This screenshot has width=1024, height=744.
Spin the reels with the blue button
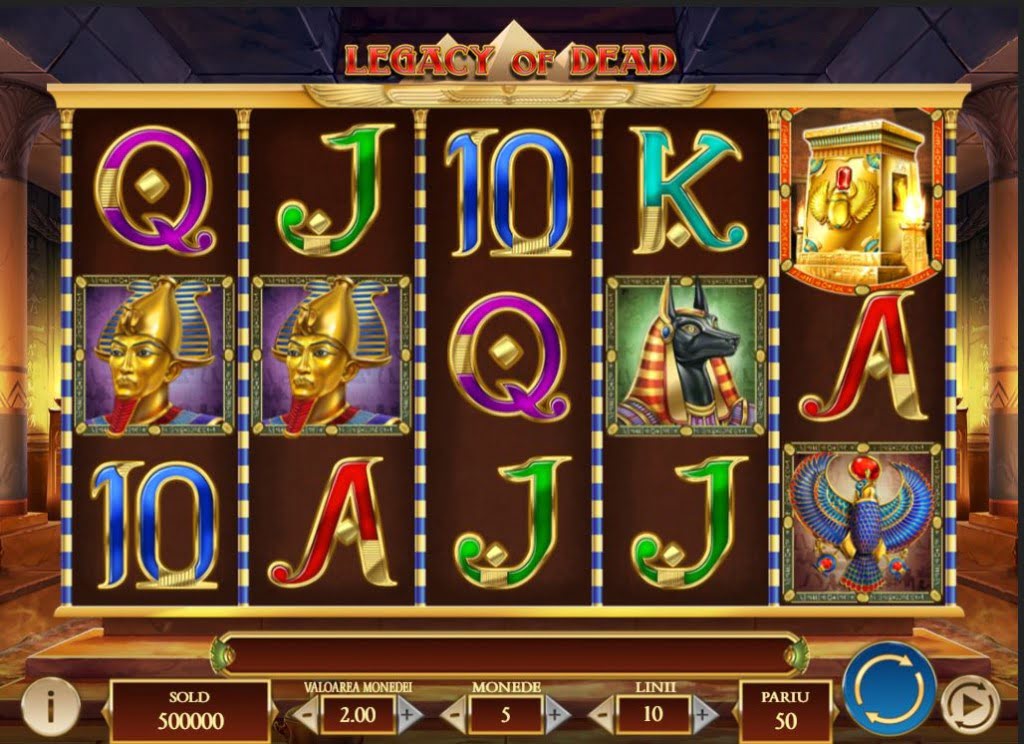tap(889, 688)
